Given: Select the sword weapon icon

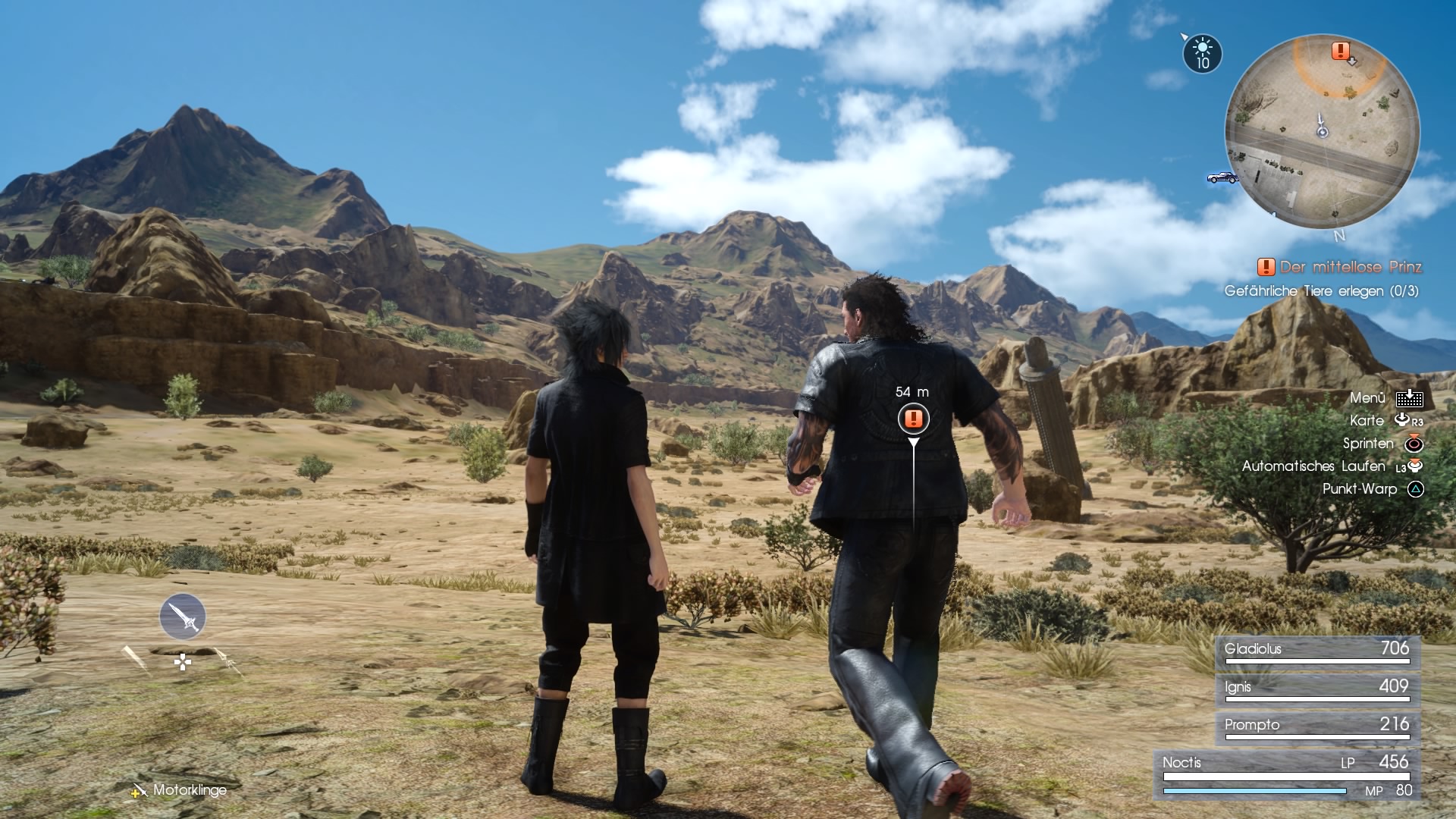Looking at the screenshot, I should coord(182,616).
